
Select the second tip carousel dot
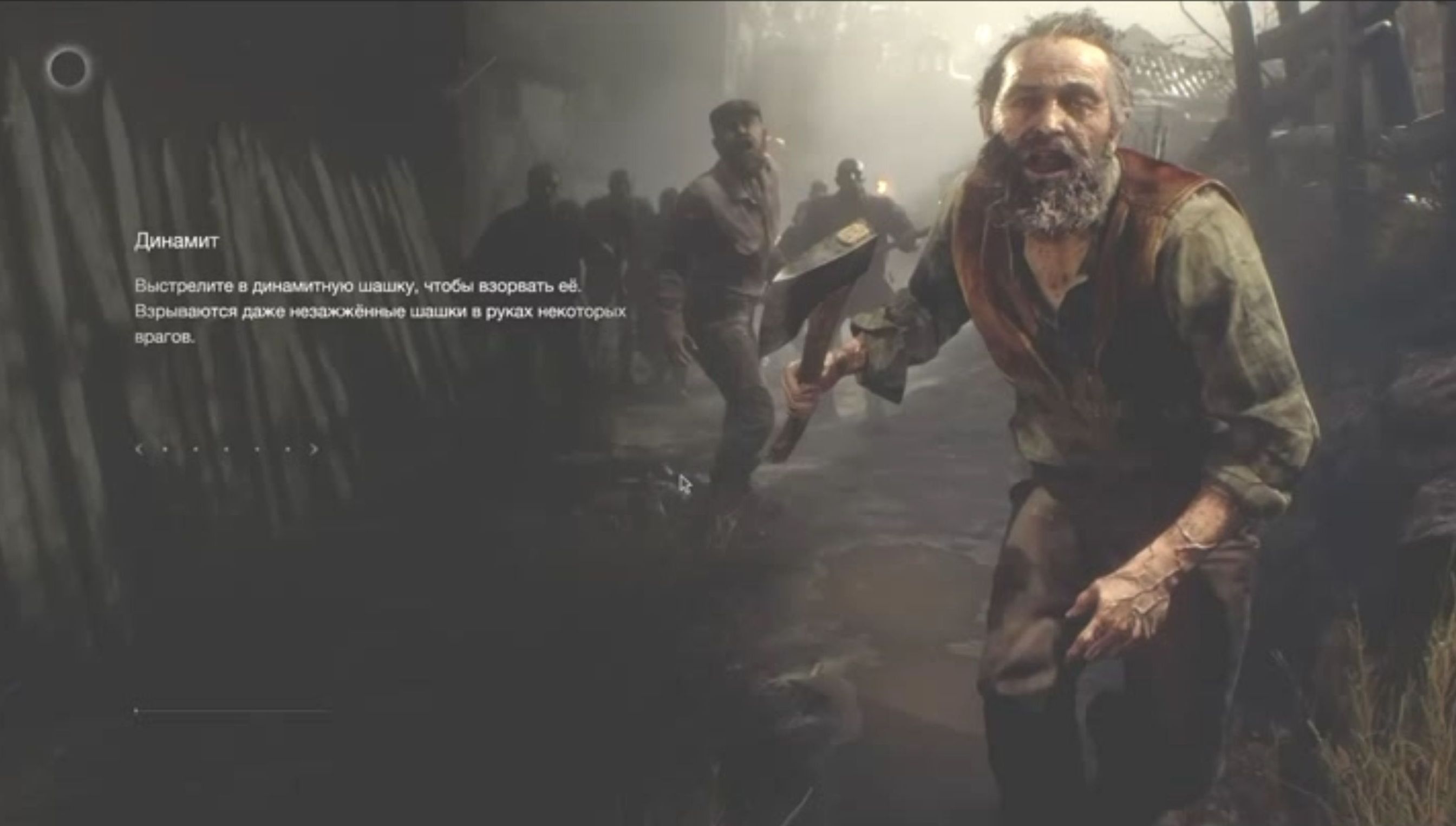point(195,450)
